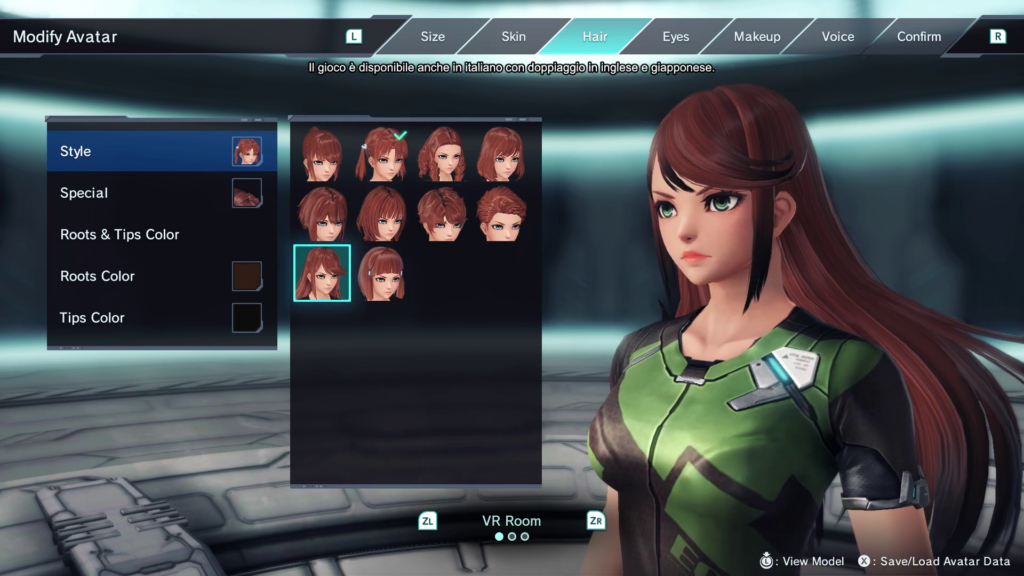The width and height of the screenshot is (1024, 576).
Task: Choose the slicked-back short hairstyle
Action: (500, 213)
